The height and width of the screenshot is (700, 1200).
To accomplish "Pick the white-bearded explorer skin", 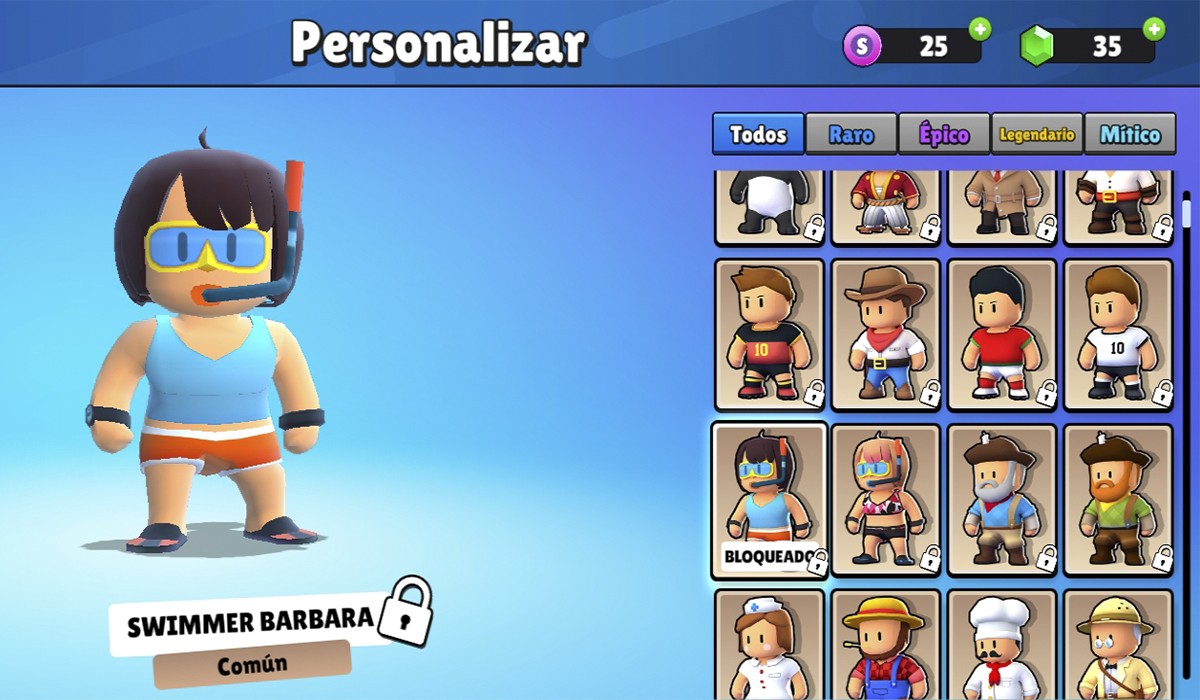I will pyautogui.click(x=1002, y=500).
